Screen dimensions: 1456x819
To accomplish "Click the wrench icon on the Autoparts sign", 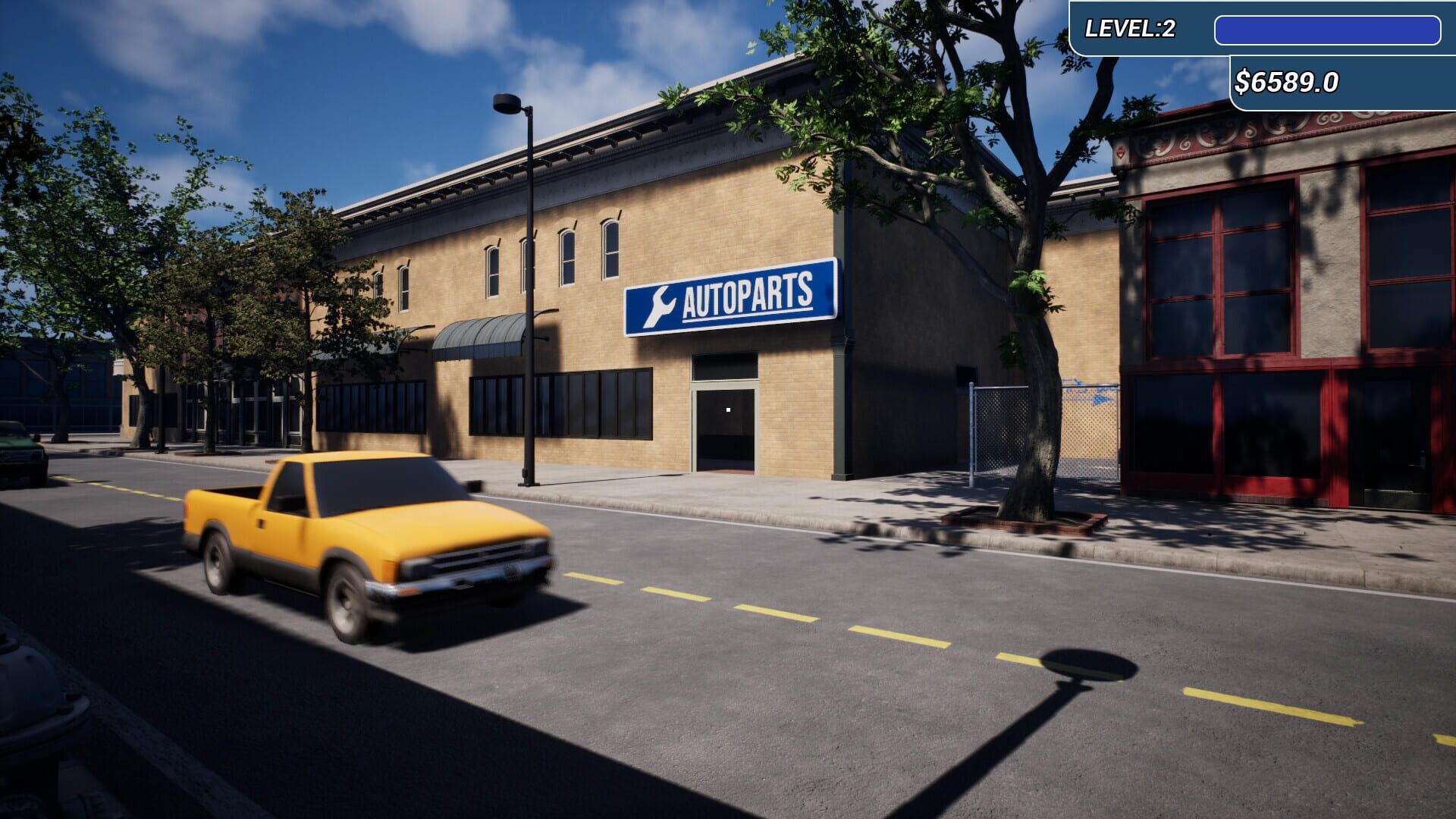I will (x=663, y=304).
